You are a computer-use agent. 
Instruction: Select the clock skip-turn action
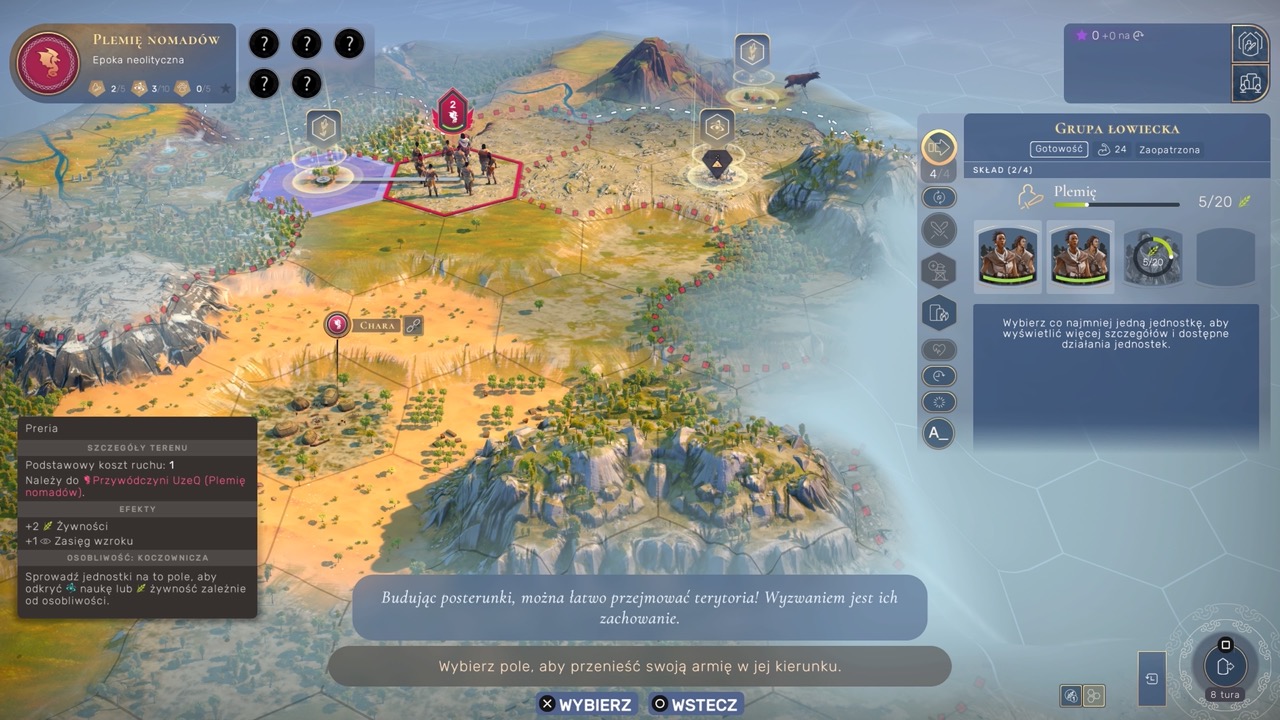[938, 376]
